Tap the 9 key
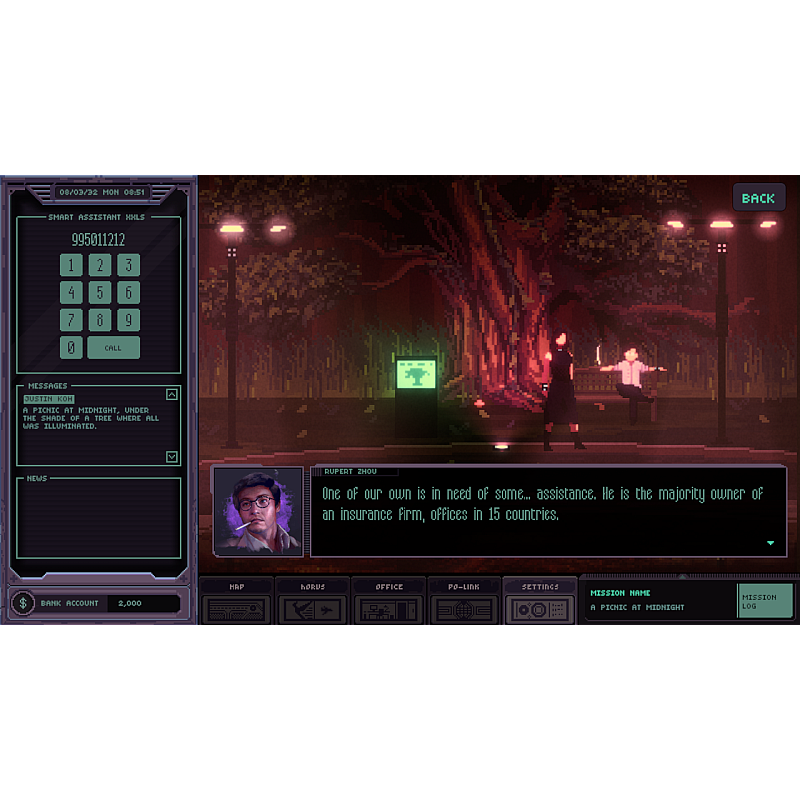 128,320
